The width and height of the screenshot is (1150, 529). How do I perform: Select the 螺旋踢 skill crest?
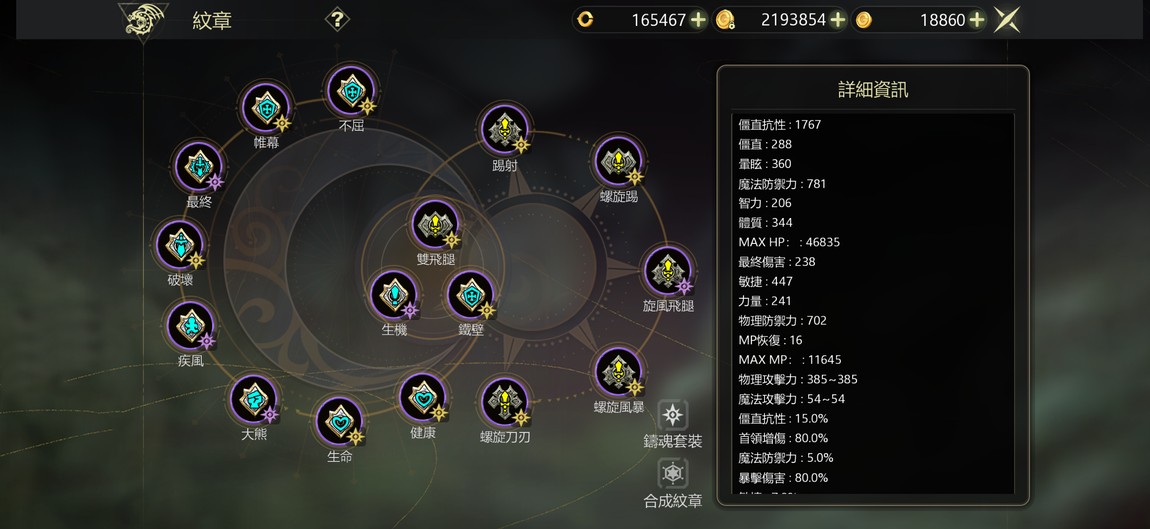[618, 162]
